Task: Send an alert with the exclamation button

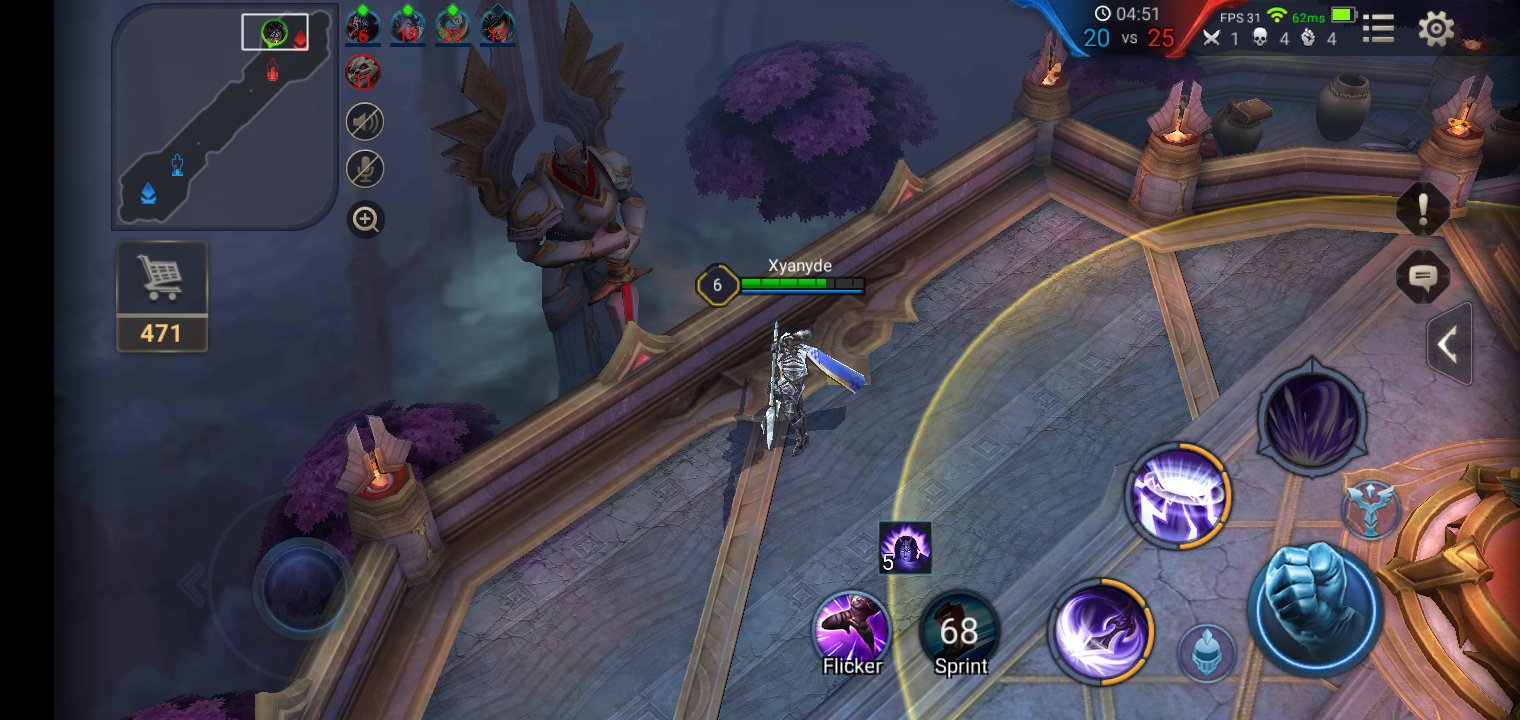Action: click(1422, 210)
